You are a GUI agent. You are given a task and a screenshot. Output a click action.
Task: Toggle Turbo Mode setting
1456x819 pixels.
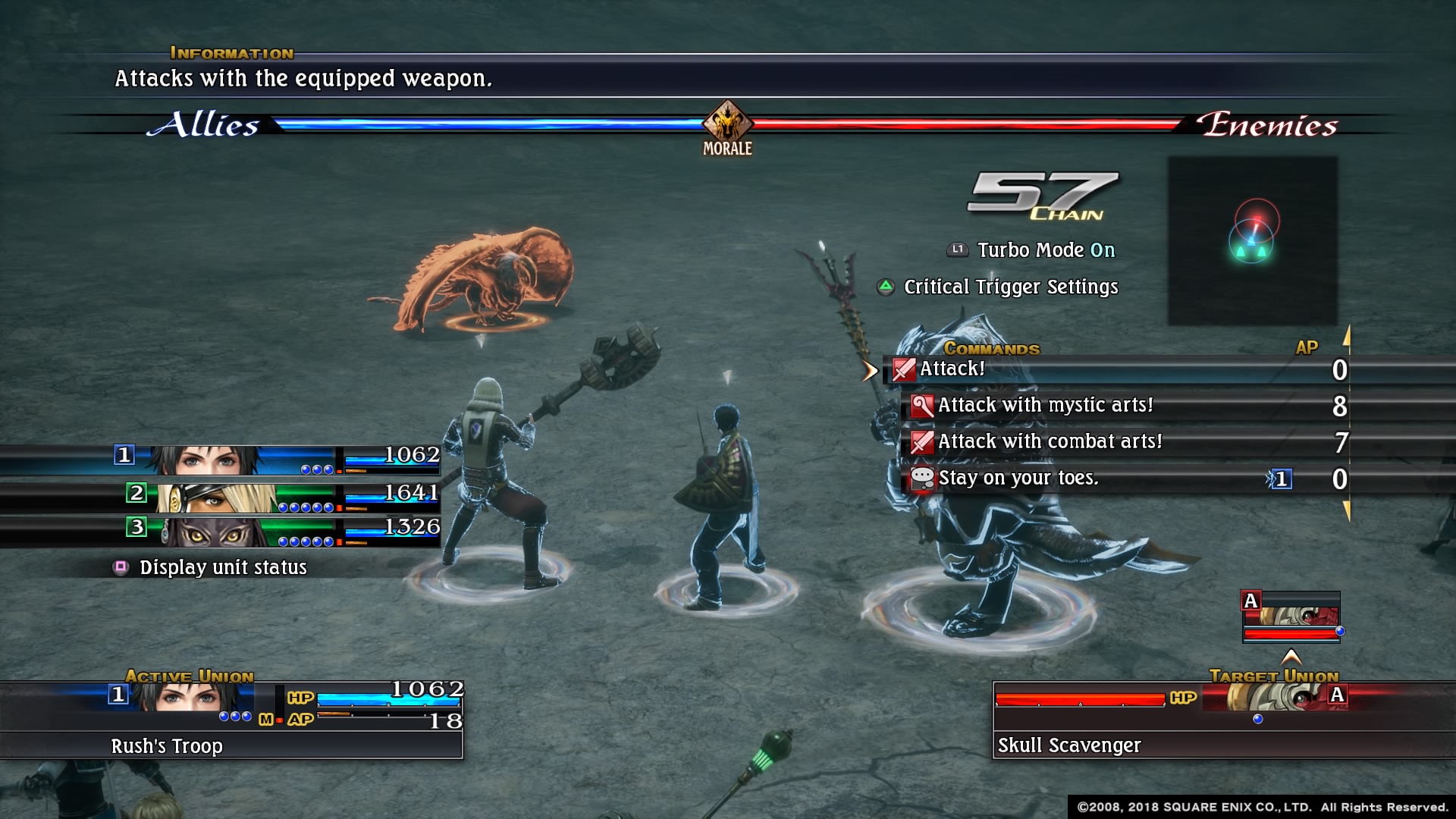pyautogui.click(x=1045, y=250)
